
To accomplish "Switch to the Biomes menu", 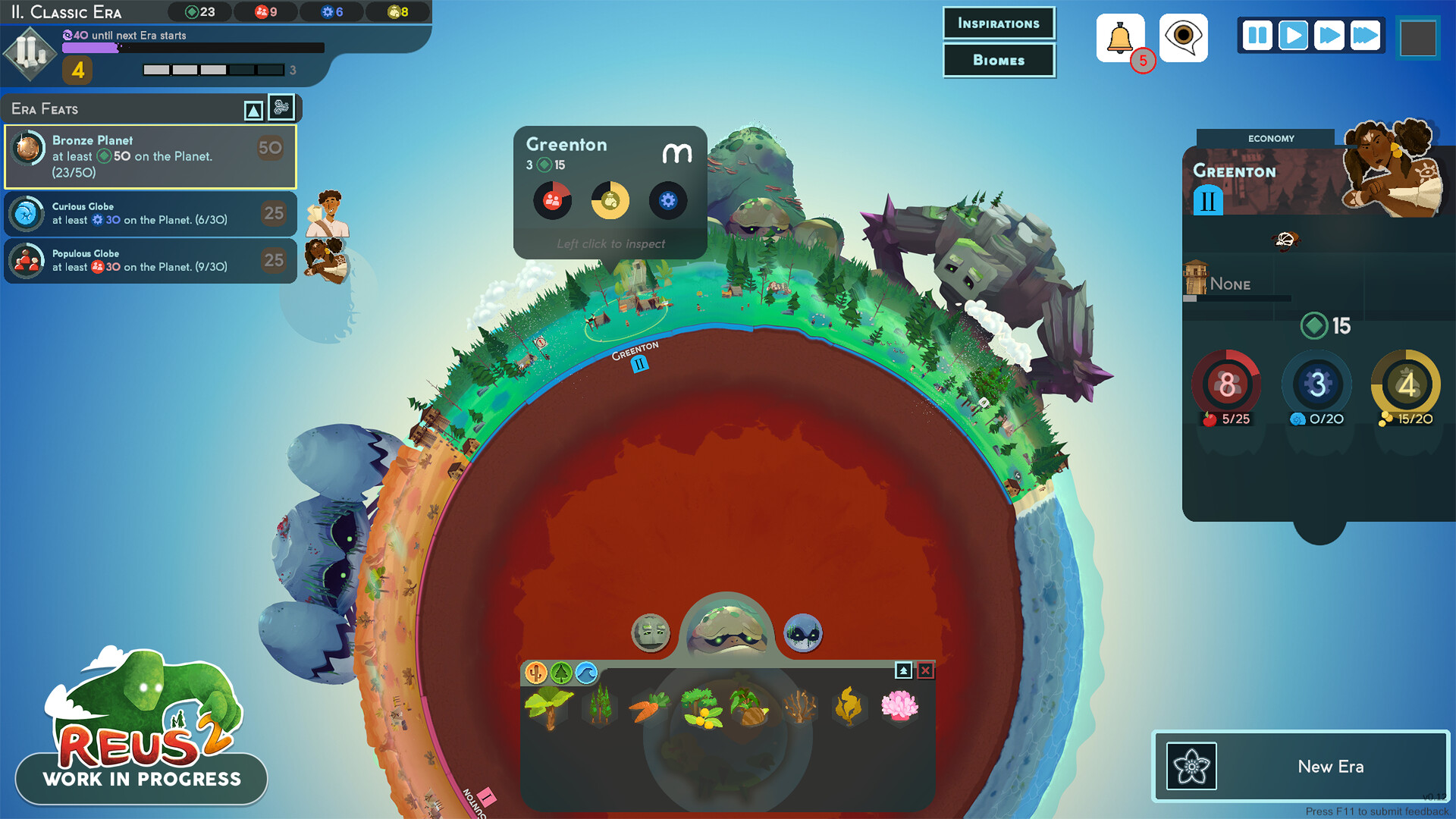I will (999, 61).
